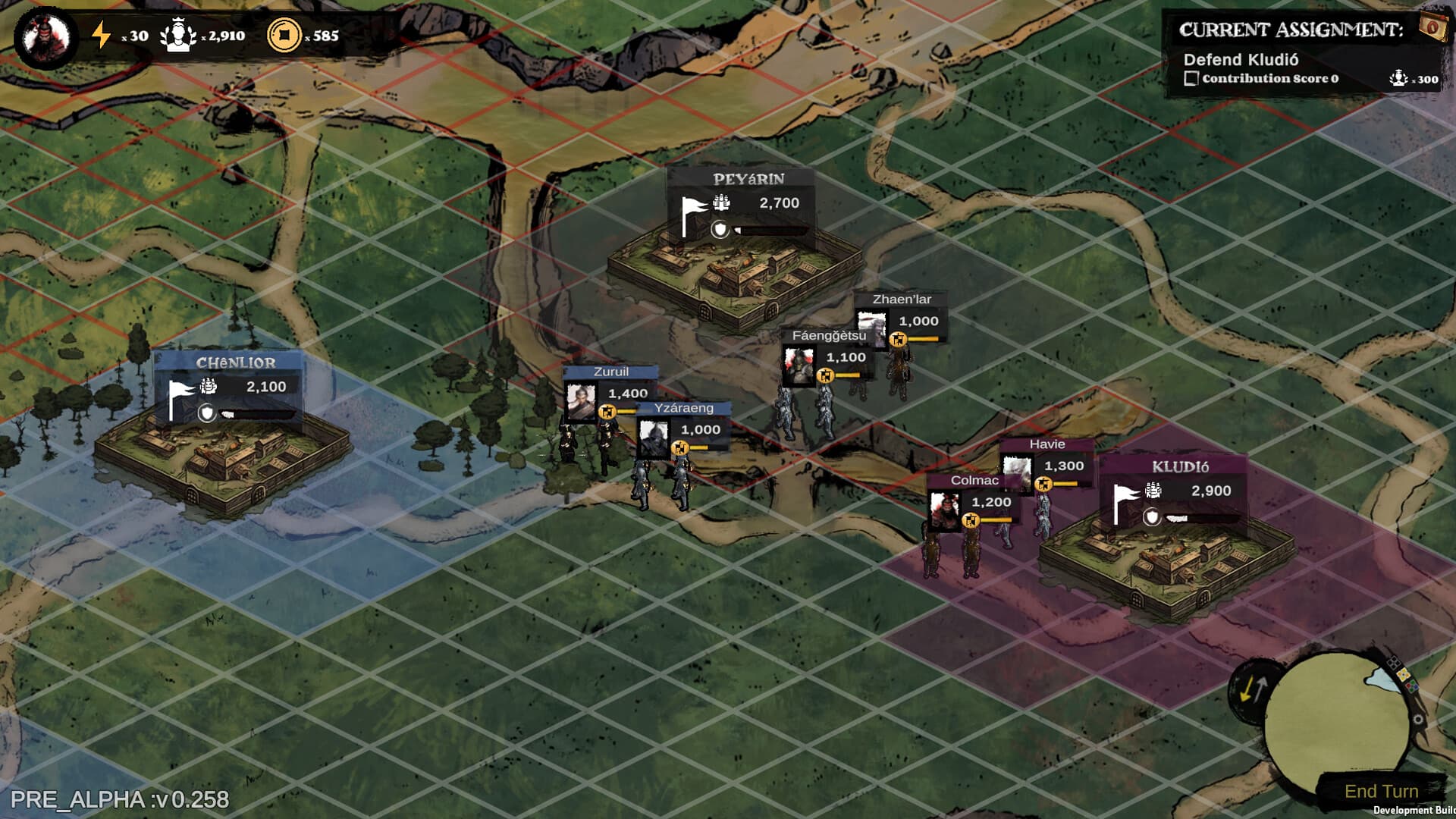The width and height of the screenshot is (1456, 819).
Task: Select the lightning energy icon
Action: pyautogui.click(x=101, y=33)
